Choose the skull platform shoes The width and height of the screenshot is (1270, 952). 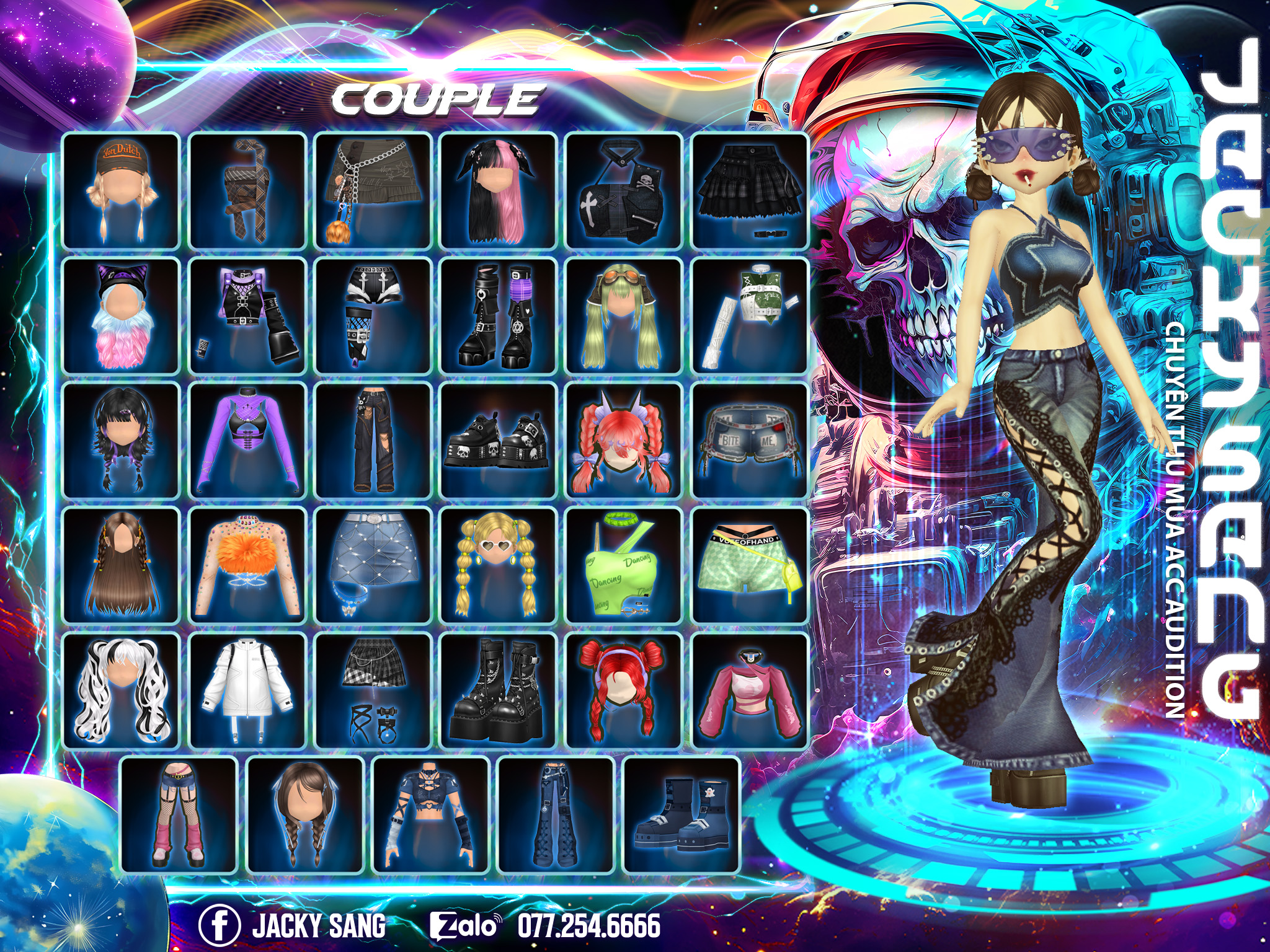(x=497, y=441)
